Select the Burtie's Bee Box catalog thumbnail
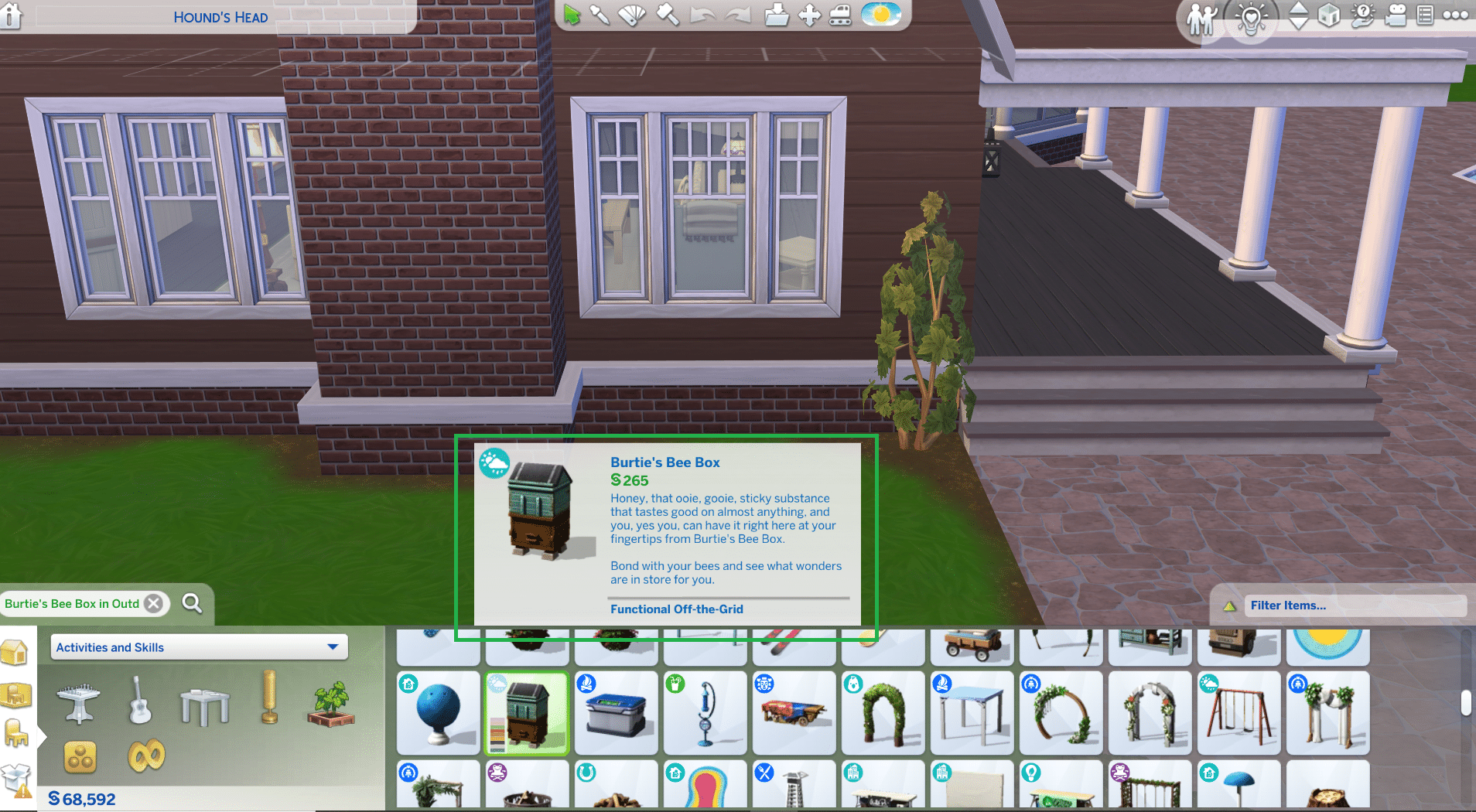 click(x=527, y=712)
